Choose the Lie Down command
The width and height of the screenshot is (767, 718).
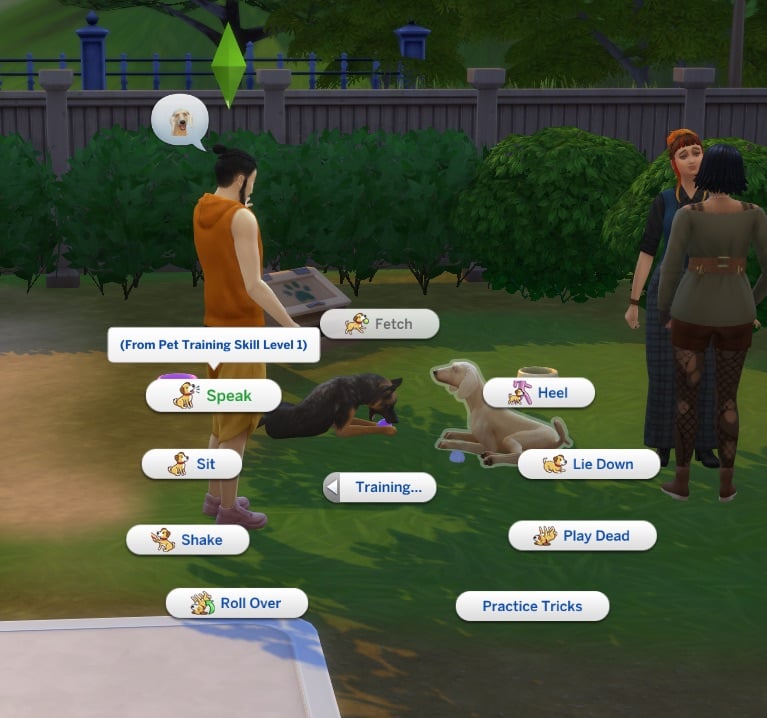[589, 464]
